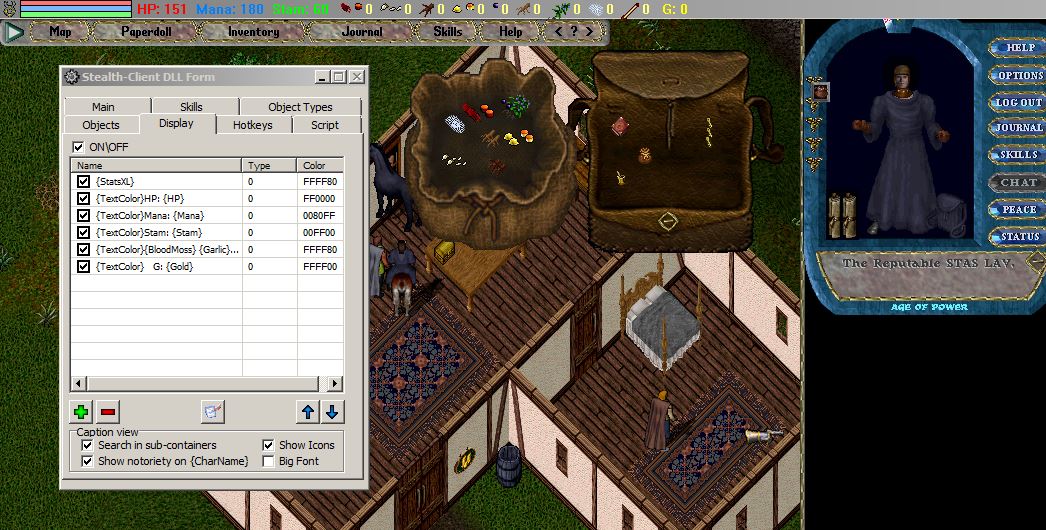The height and width of the screenshot is (530, 1046).
Task: Toggle PEACE mode on the paperdoll
Action: [1019, 209]
